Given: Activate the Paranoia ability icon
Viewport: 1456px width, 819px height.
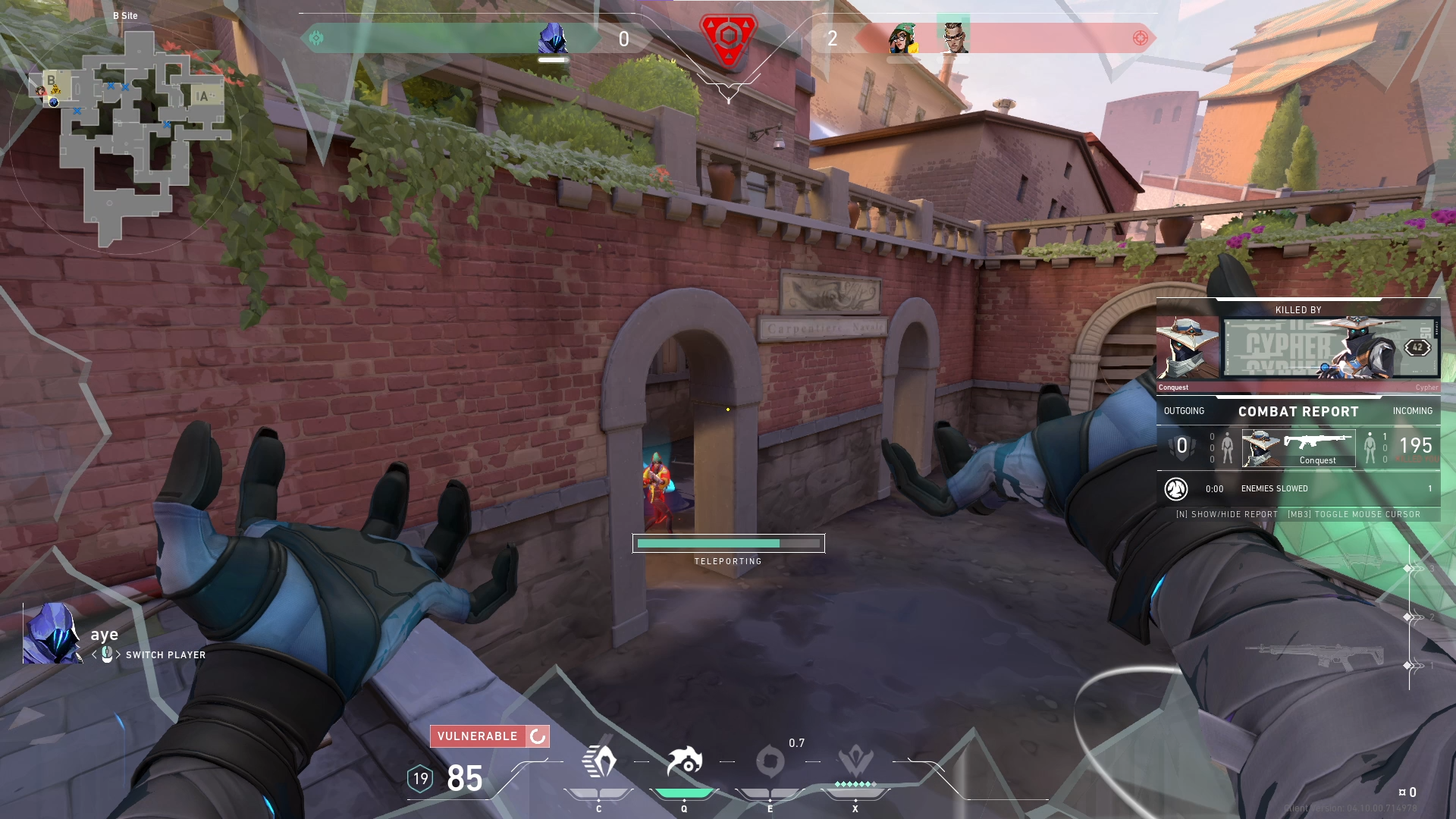Looking at the screenshot, I should (x=683, y=761).
